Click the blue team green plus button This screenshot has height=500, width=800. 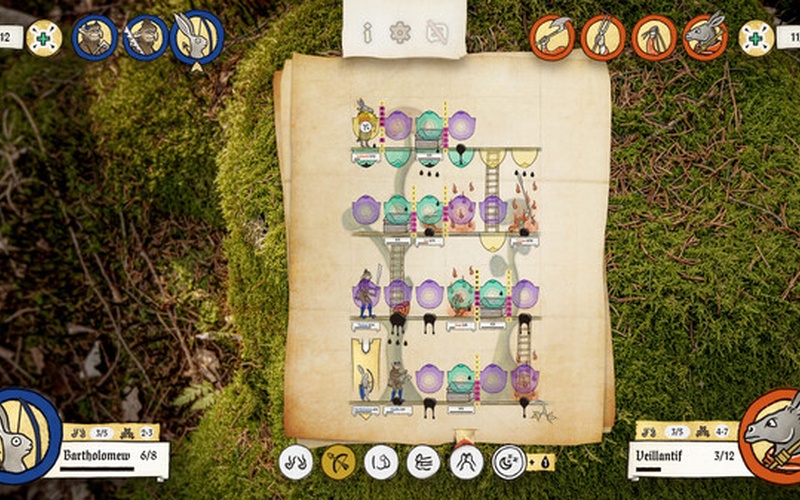pos(44,38)
